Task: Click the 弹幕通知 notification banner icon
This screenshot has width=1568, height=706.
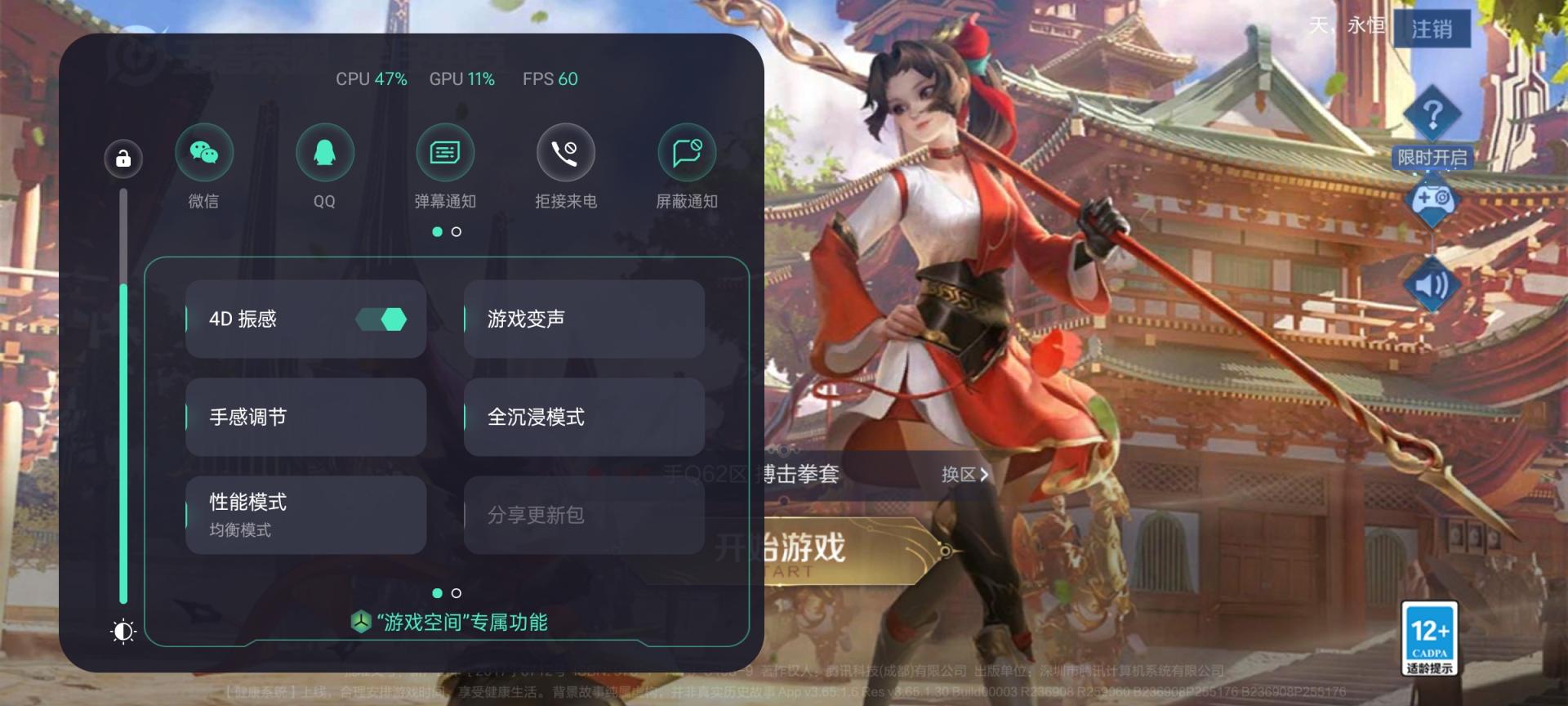Action: point(446,152)
